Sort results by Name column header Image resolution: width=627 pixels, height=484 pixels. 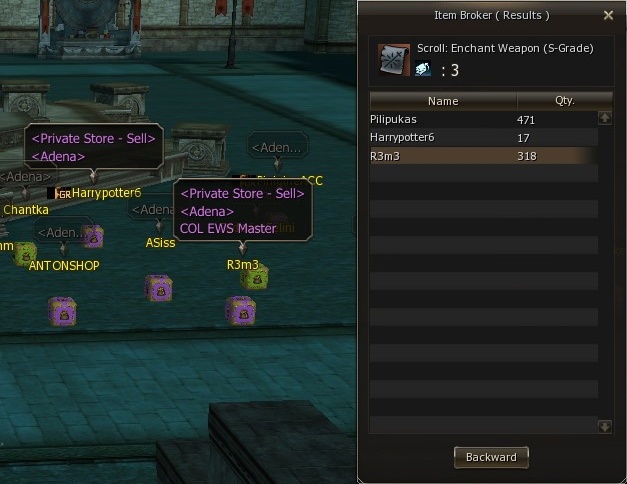pos(443,101)
